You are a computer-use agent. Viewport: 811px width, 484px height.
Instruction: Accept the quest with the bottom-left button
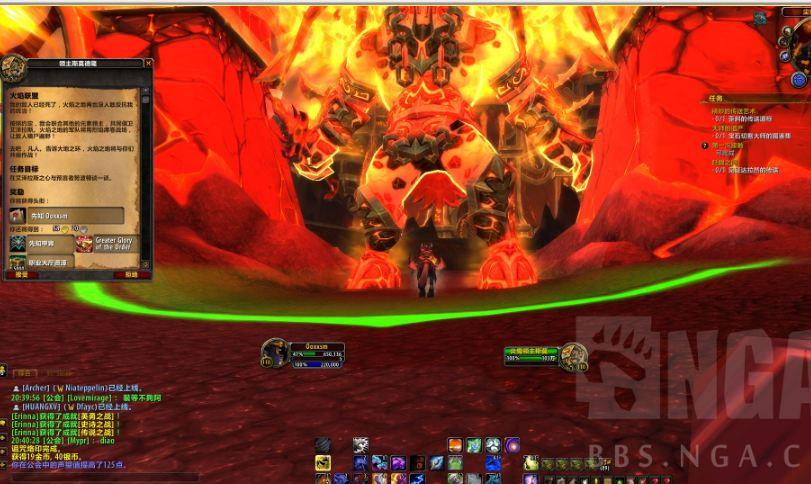coord(22,273)
